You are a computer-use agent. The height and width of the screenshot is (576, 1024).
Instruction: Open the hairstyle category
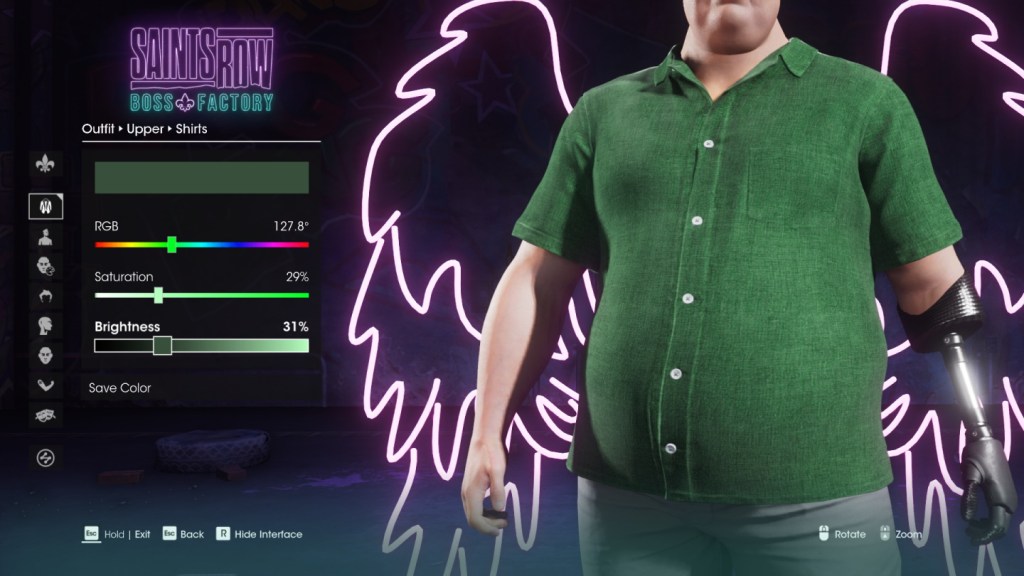(45, 296)
